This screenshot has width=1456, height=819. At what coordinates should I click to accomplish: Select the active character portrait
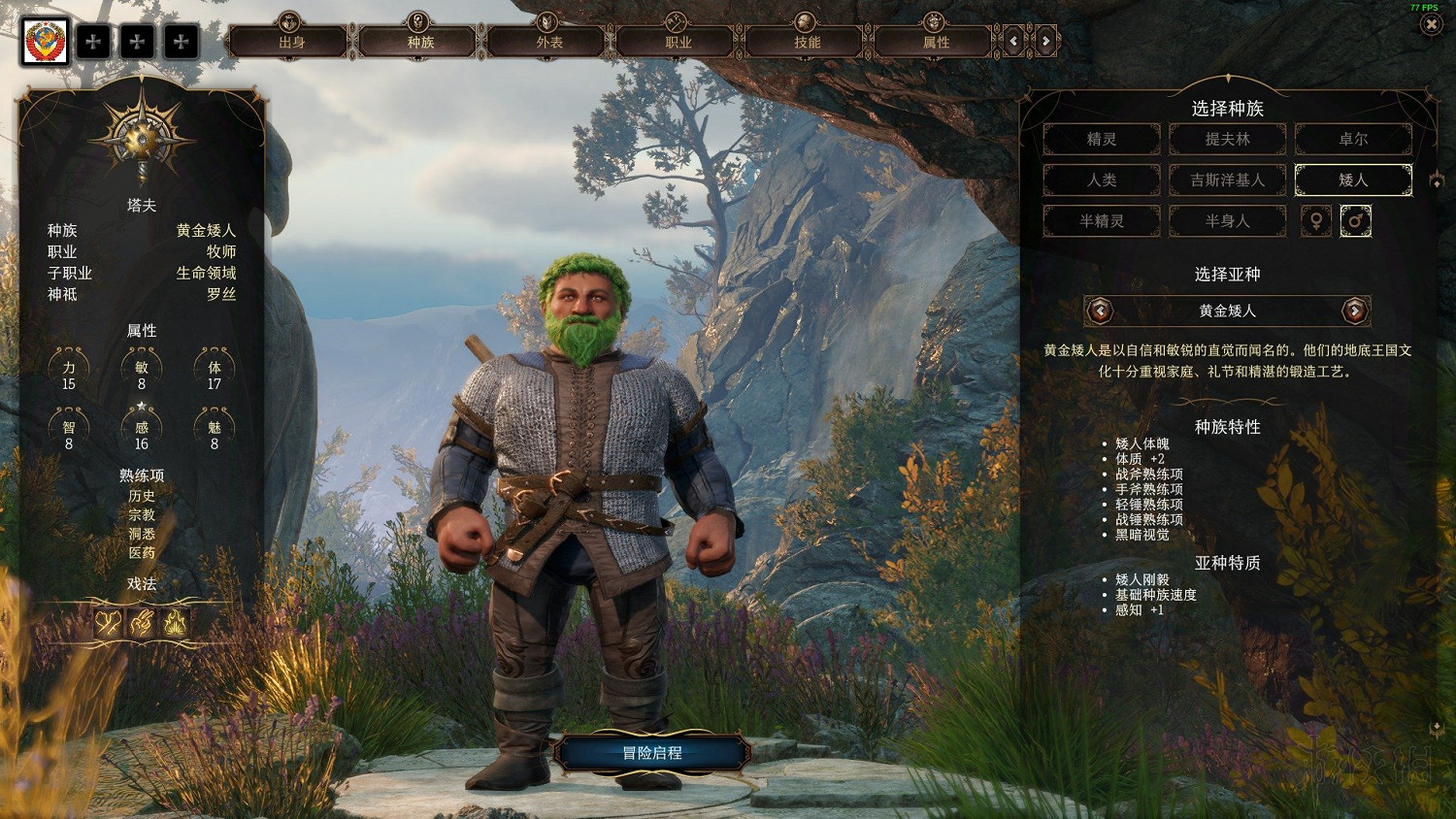(x=46, y=42)
